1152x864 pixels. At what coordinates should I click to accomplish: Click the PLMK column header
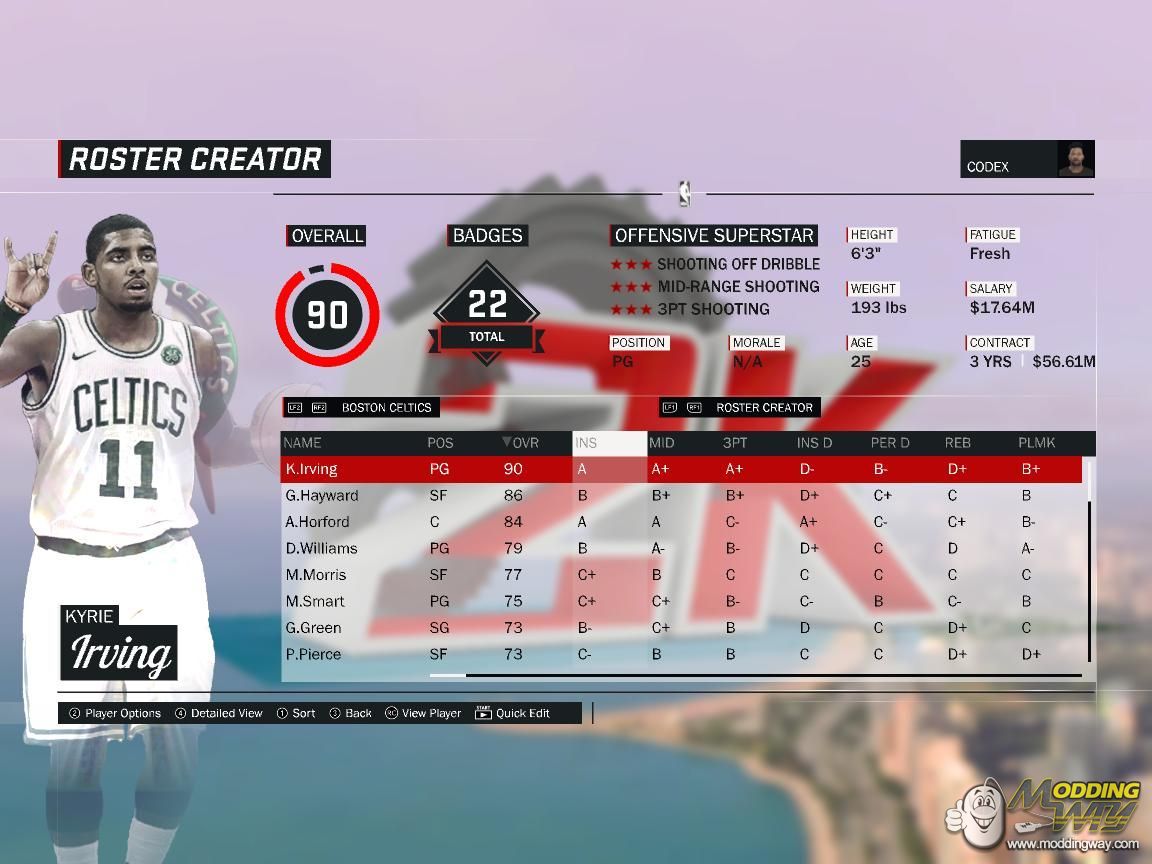pos(1036,443)
